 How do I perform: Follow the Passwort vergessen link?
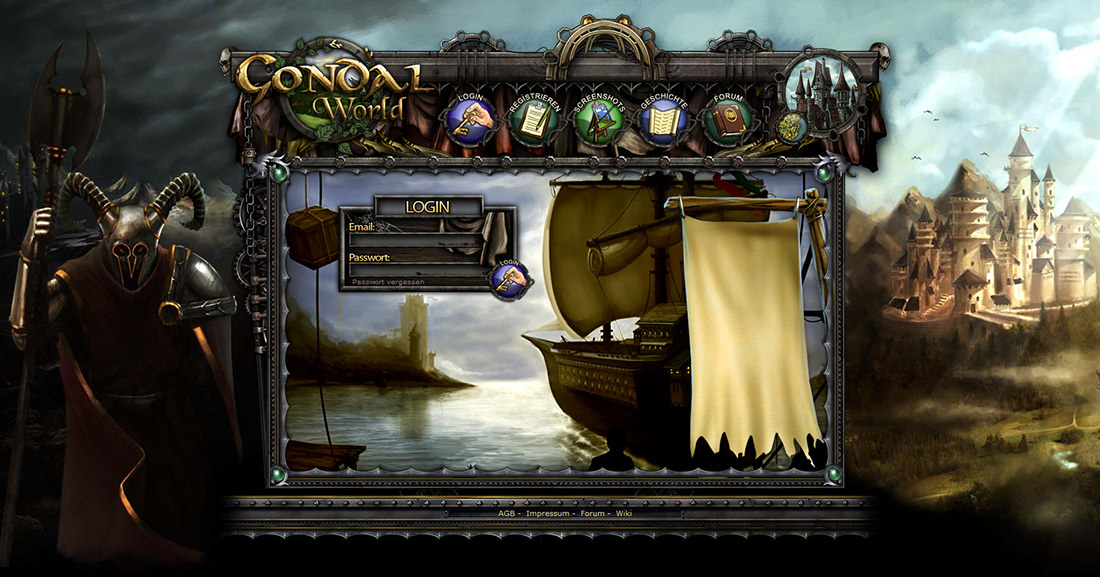pos(388,283)
